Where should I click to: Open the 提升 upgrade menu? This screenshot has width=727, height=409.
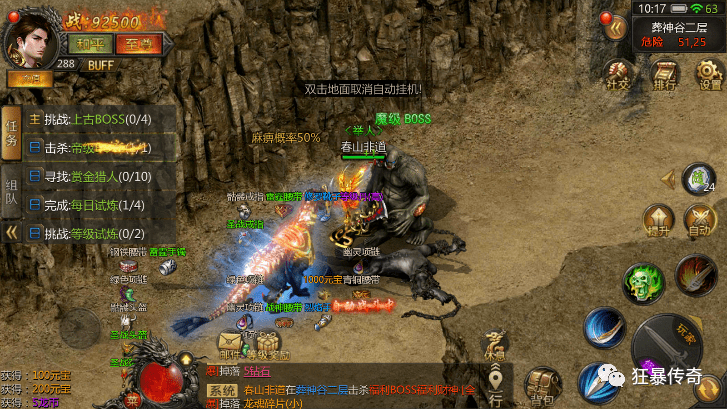pos(657,220)
